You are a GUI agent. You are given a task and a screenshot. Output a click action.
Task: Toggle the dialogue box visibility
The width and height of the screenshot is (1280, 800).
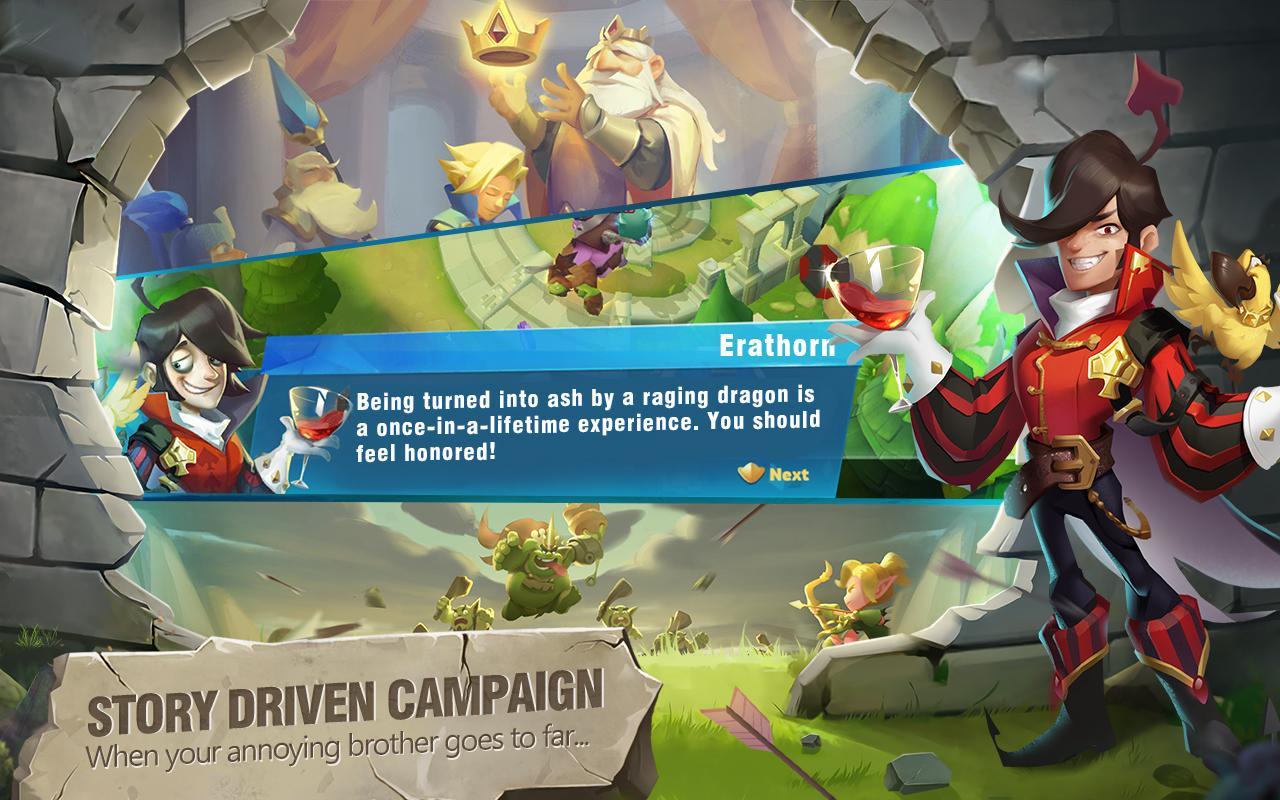tap(550, 430)
